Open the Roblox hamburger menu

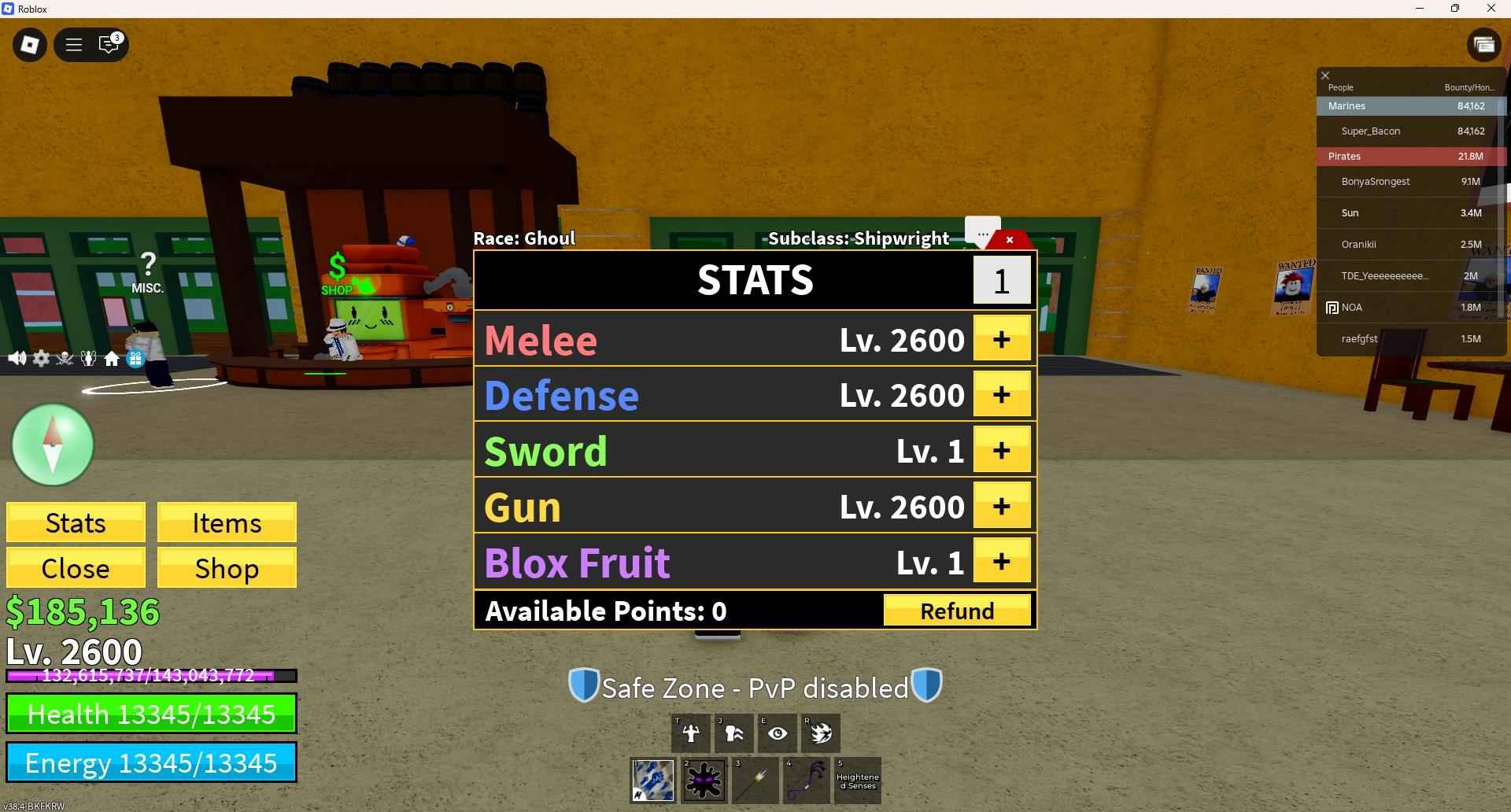pos(73,45)
